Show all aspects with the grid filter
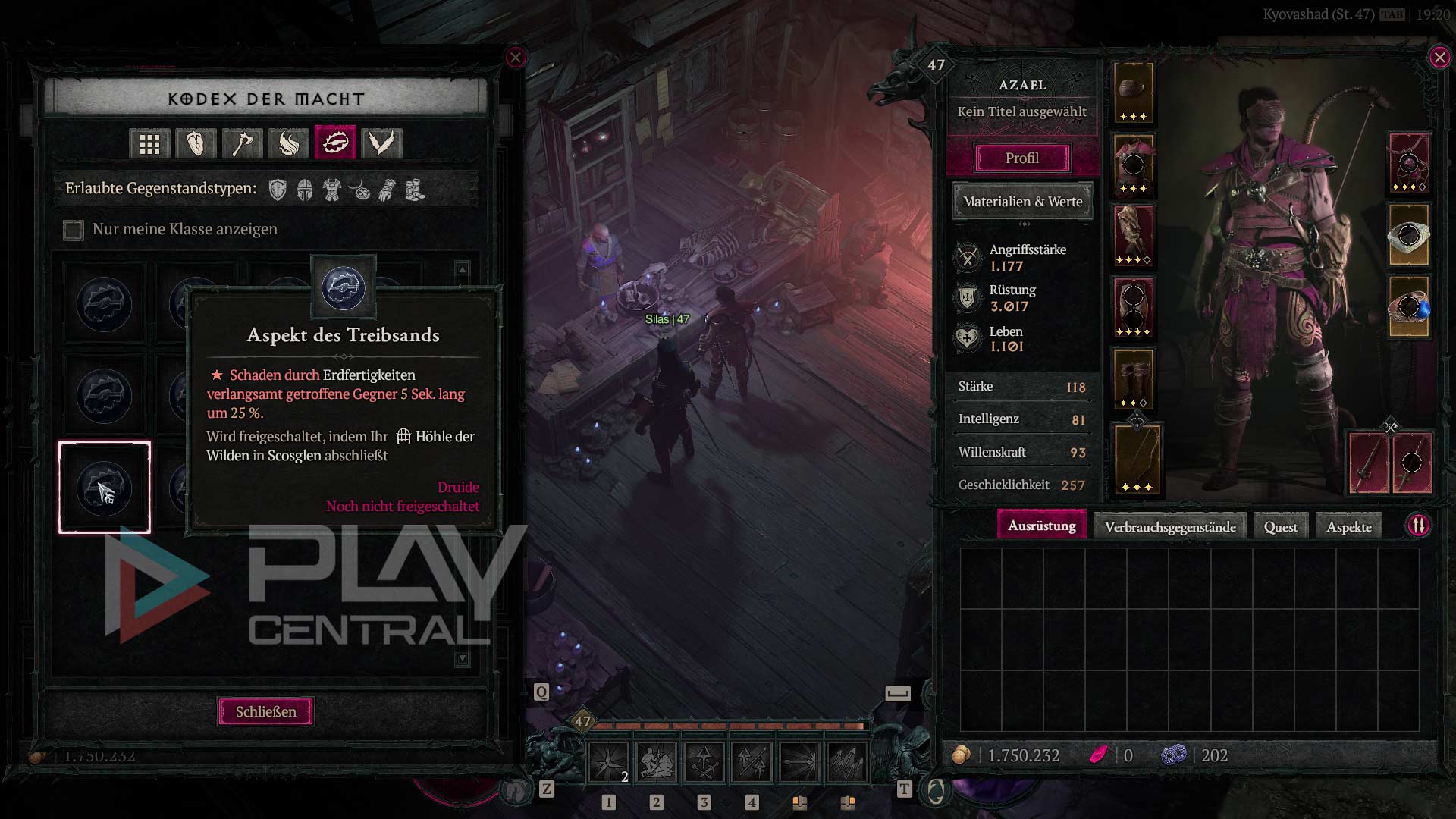1456x819 pixels. tap(149, 143)
